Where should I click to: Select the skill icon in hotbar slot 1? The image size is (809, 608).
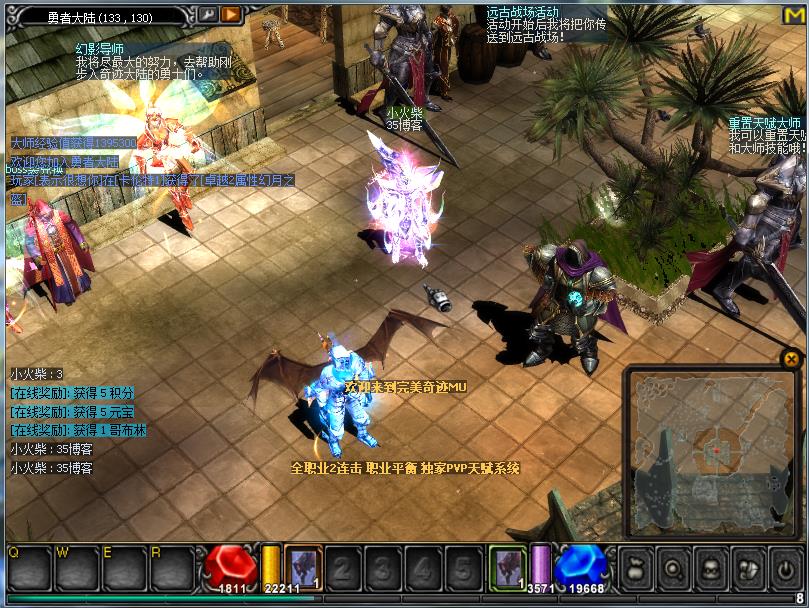(303, 568)
